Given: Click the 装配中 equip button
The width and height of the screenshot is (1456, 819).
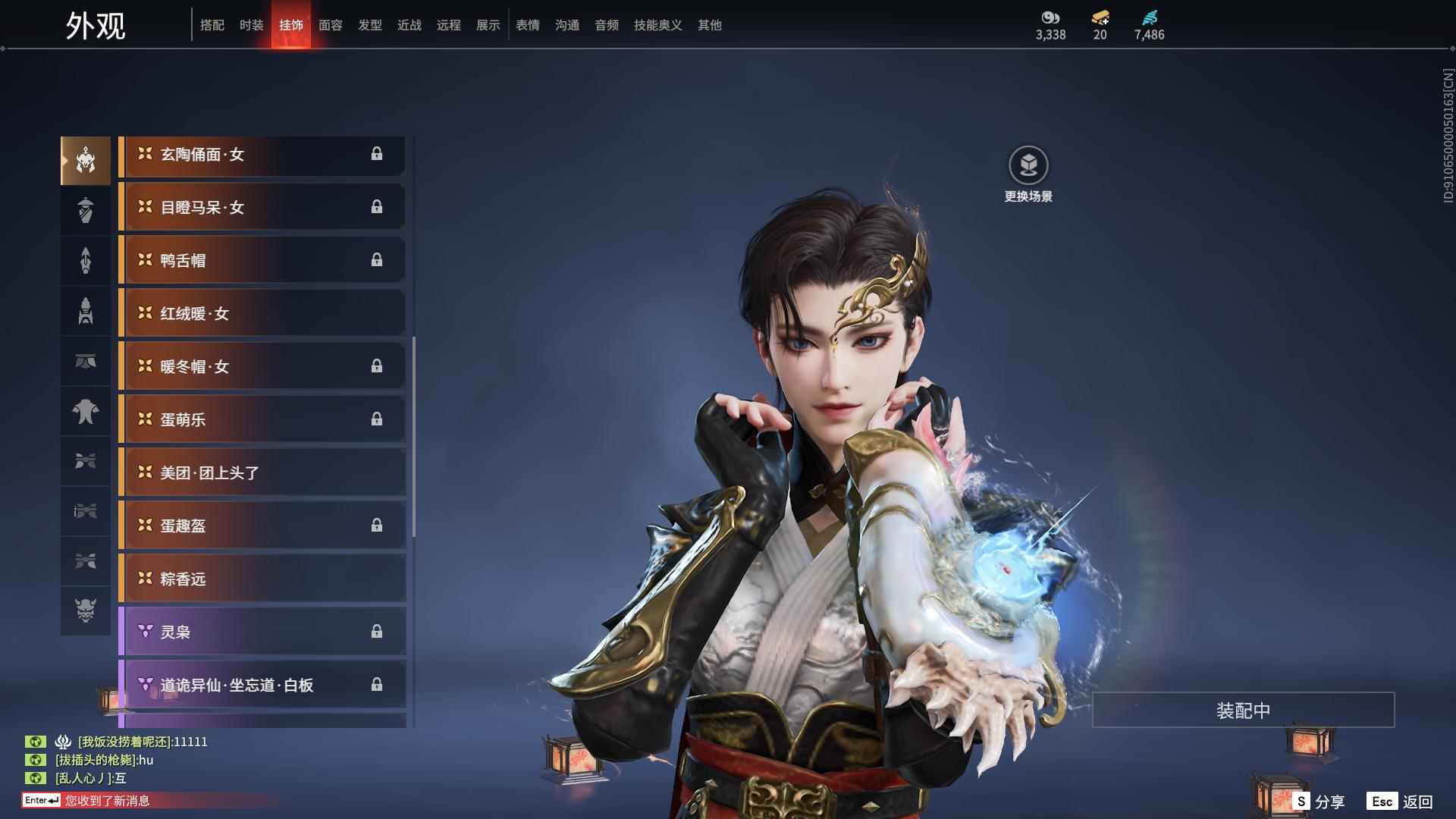Looking at the screenshot, I should point(1243,710).
